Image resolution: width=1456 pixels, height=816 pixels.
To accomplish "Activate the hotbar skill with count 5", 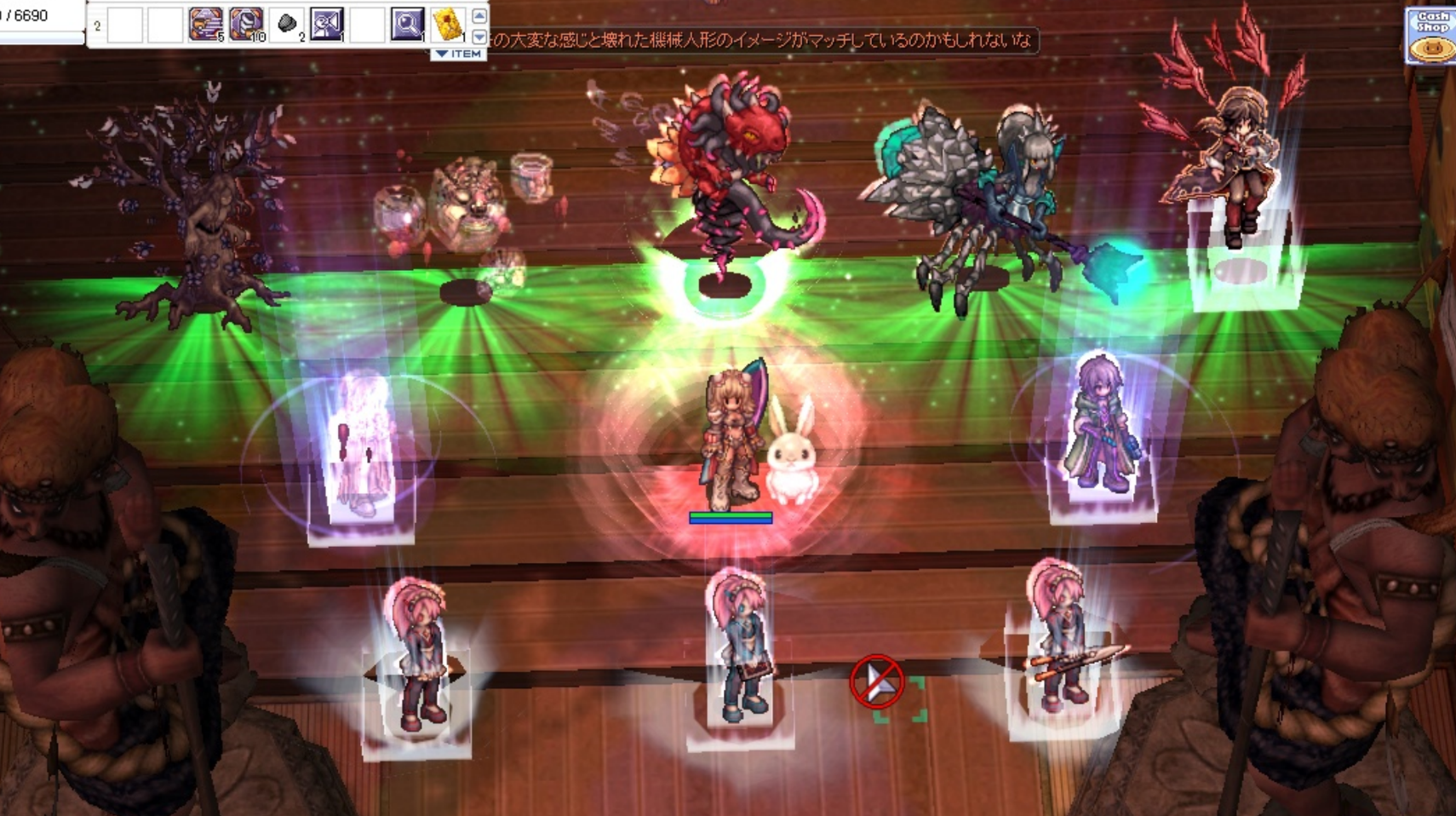I will (x=205, y=24).
